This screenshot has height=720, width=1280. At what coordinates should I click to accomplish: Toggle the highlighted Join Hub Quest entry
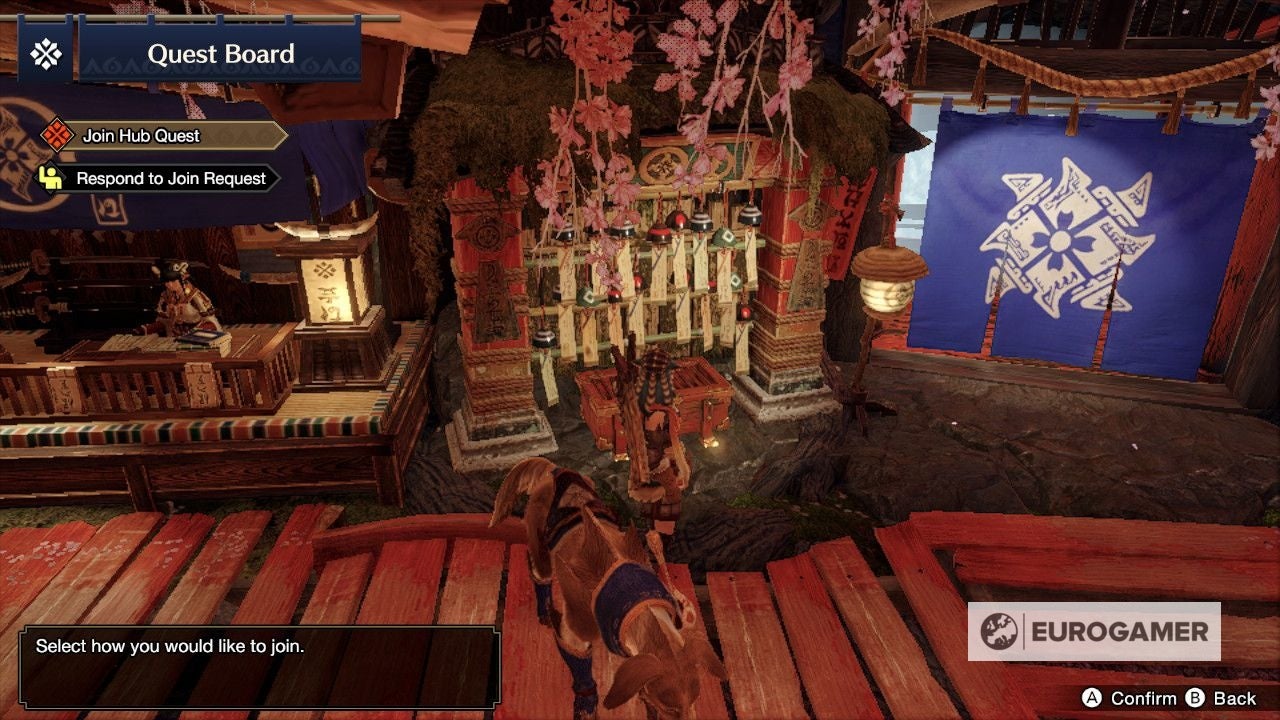(140, 135)
